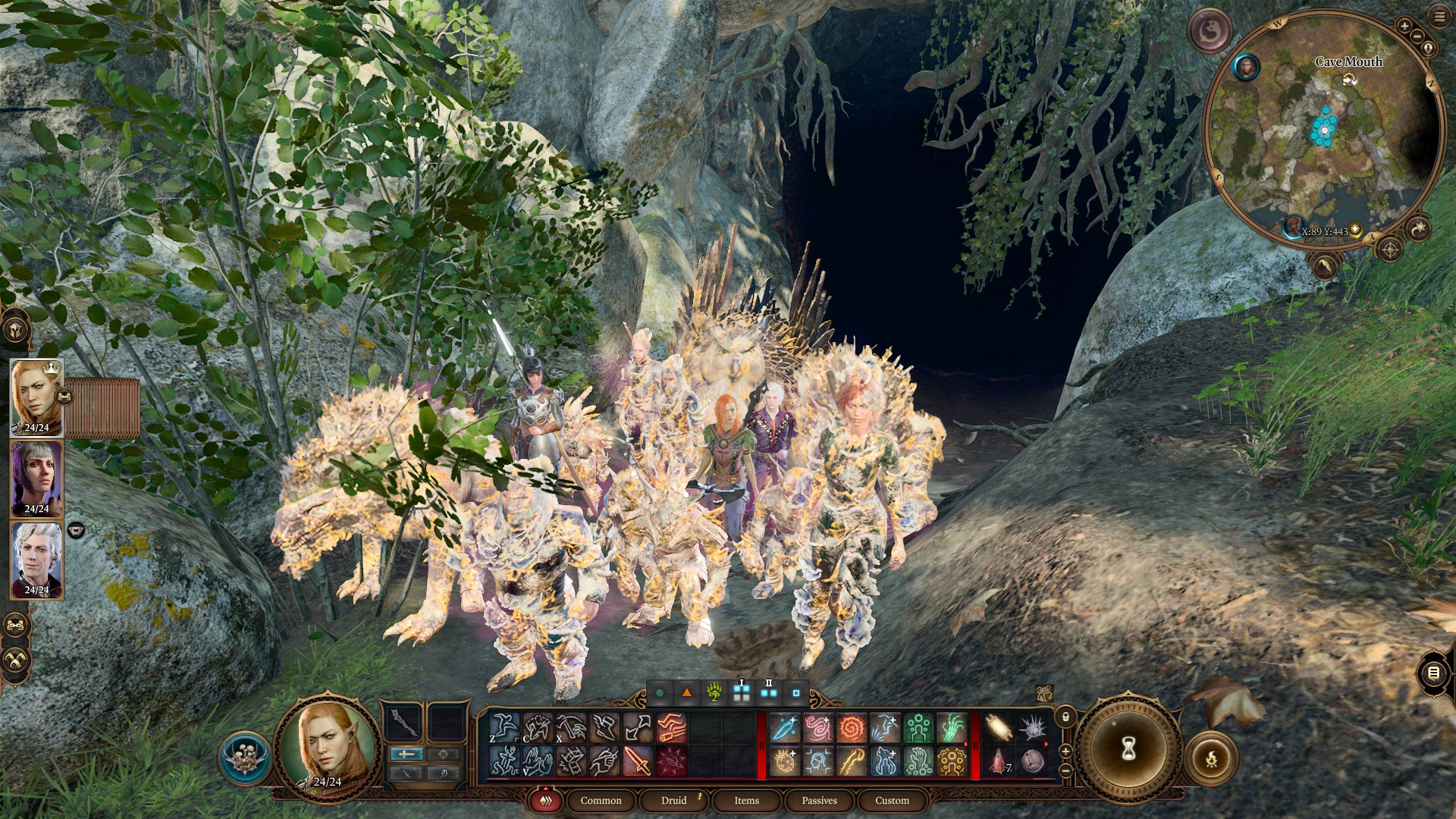Switch to the Custom hotbar tab

(892, 800)
